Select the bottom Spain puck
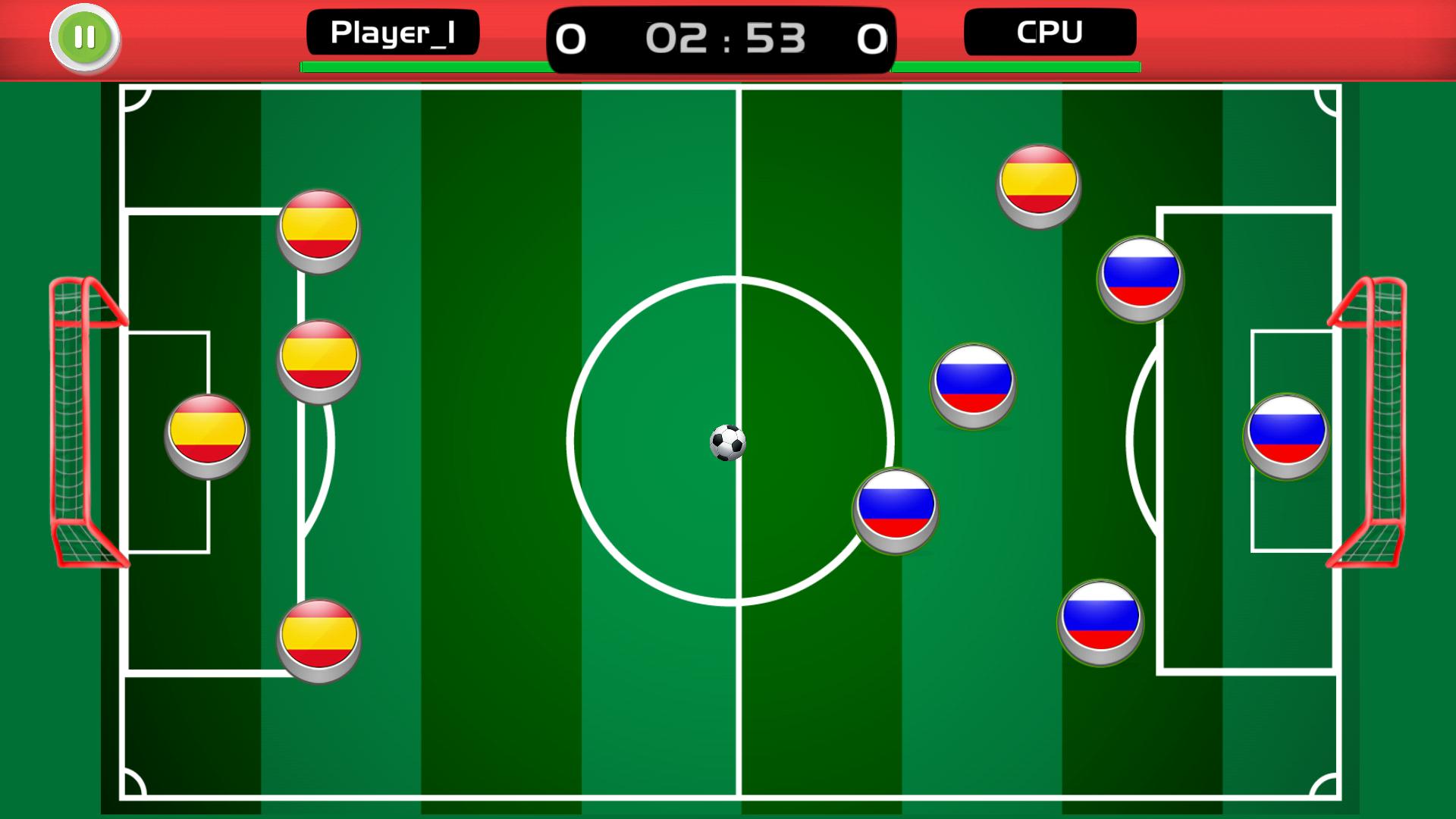Image resolution: width=1456 pixels, height=819 pixels. 318,639
